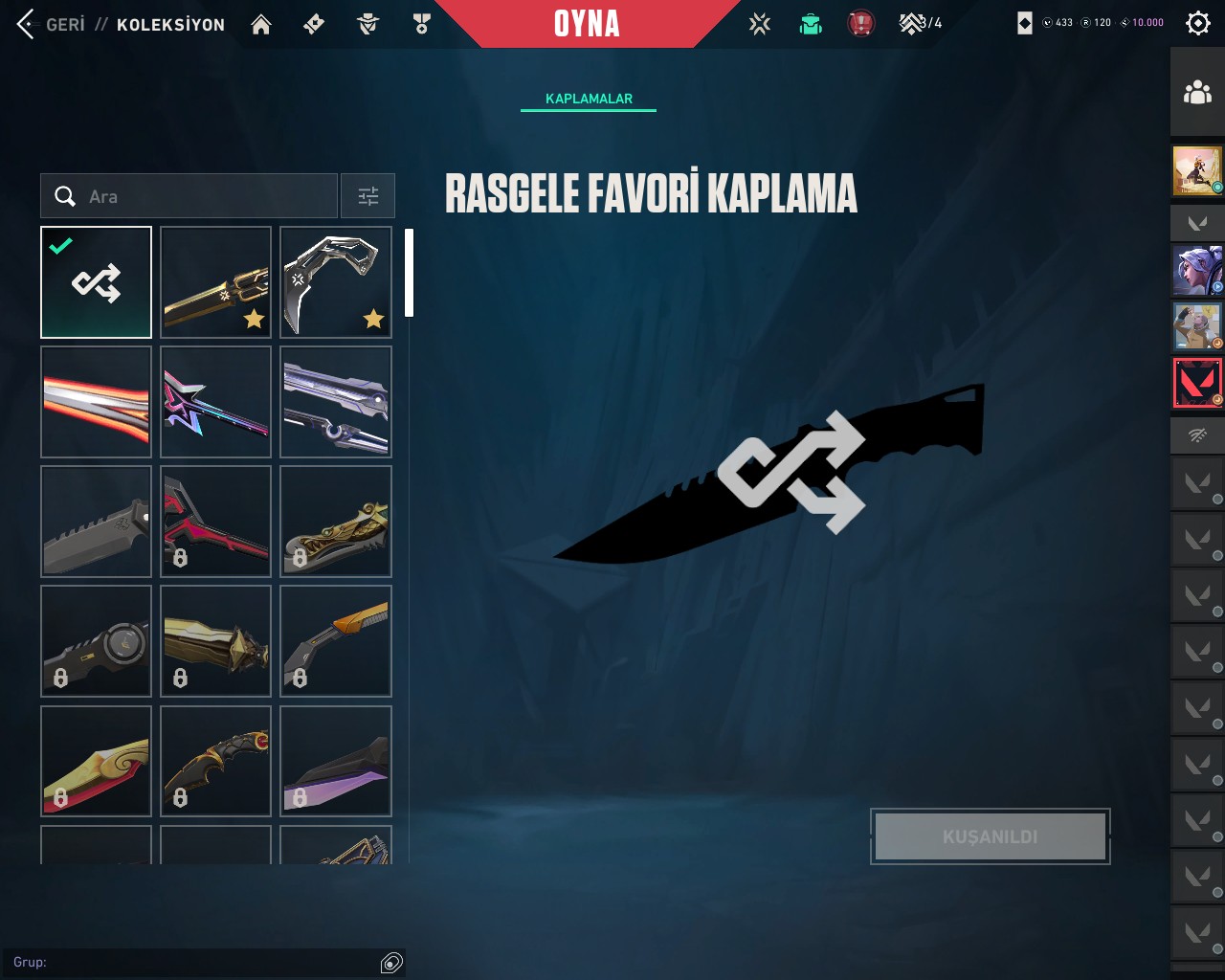The width and height of the screenshot is (1225, 980).
Task: Switch to the KAPLAMALAR tab
Action: click(x=589, y=99)
